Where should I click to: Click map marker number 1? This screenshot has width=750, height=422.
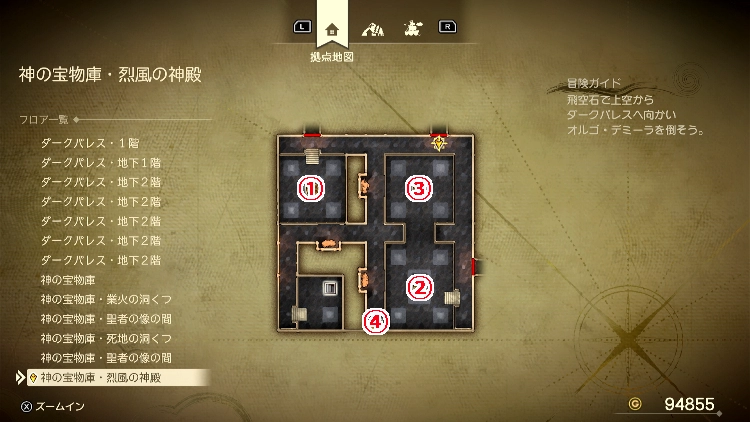pyautogui.click(x=312, y=187)
